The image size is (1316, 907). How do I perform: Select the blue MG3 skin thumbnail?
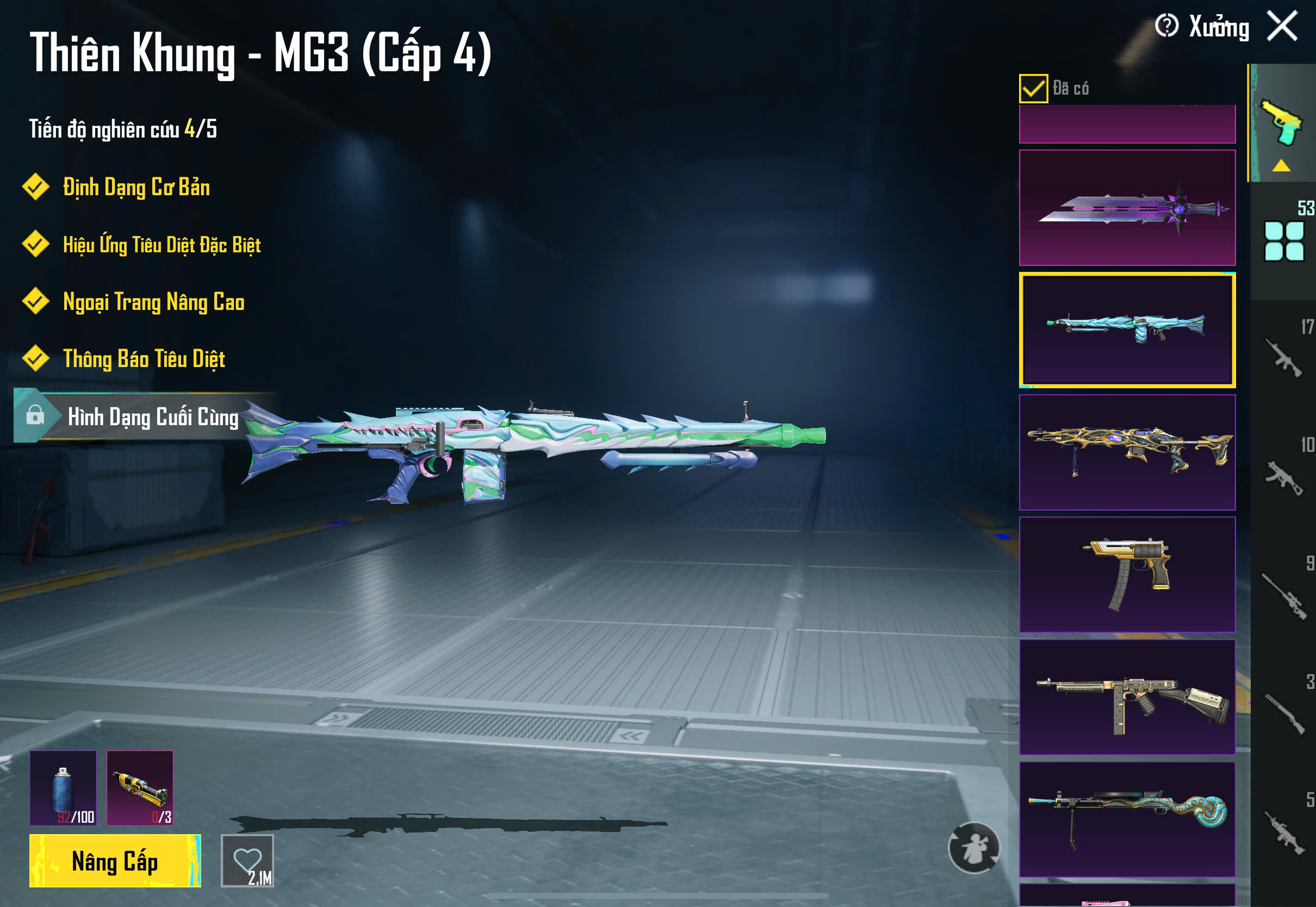click(1127, 330)
